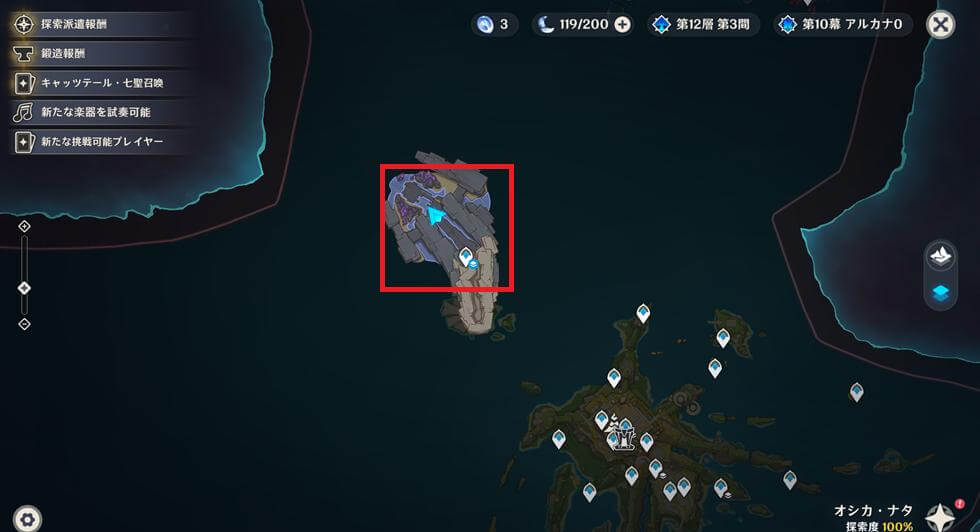Select the teleport waypoint on the highlighted island

tap(465, 259)
